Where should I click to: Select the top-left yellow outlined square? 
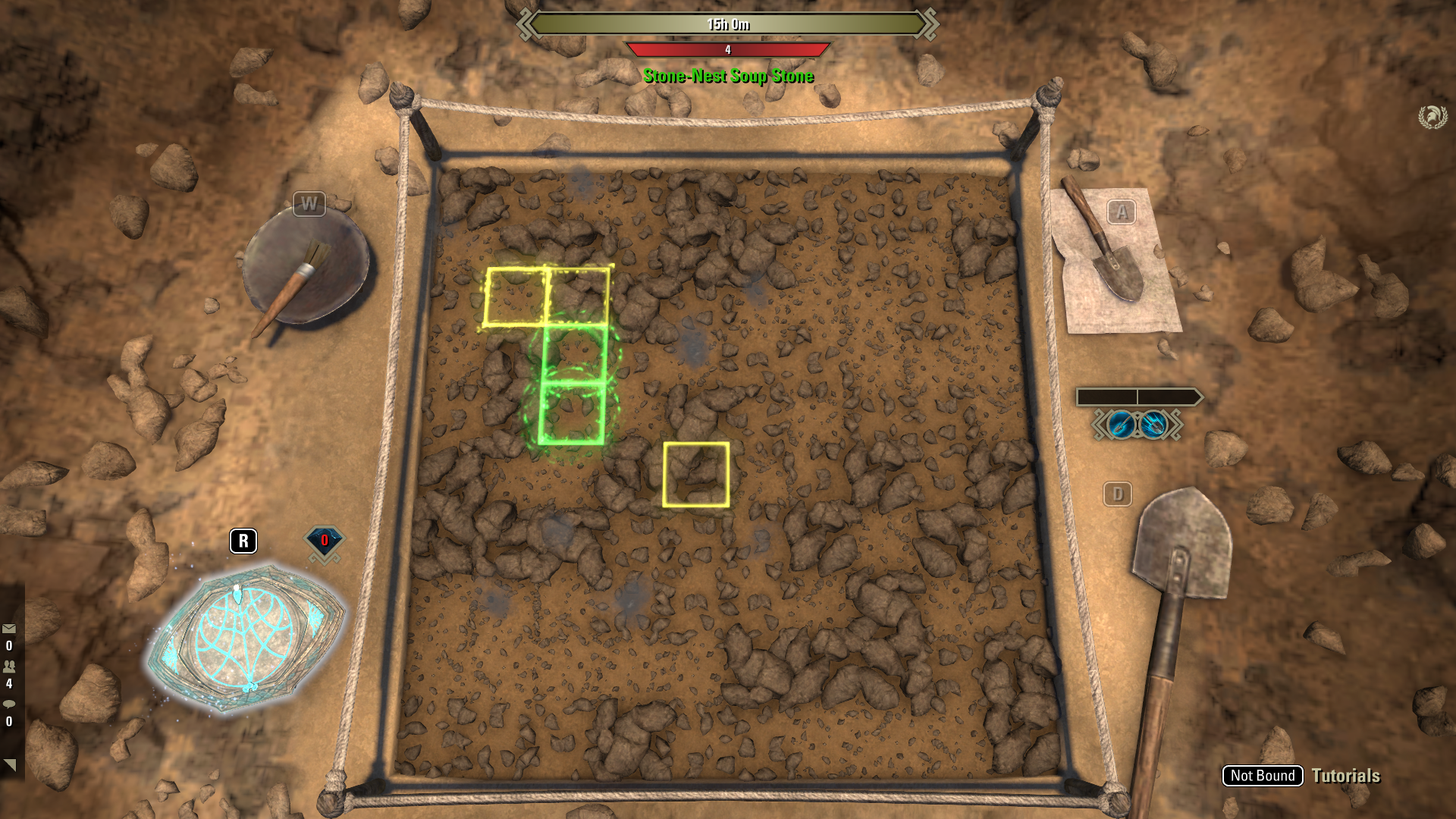click(x=516, y=297)
